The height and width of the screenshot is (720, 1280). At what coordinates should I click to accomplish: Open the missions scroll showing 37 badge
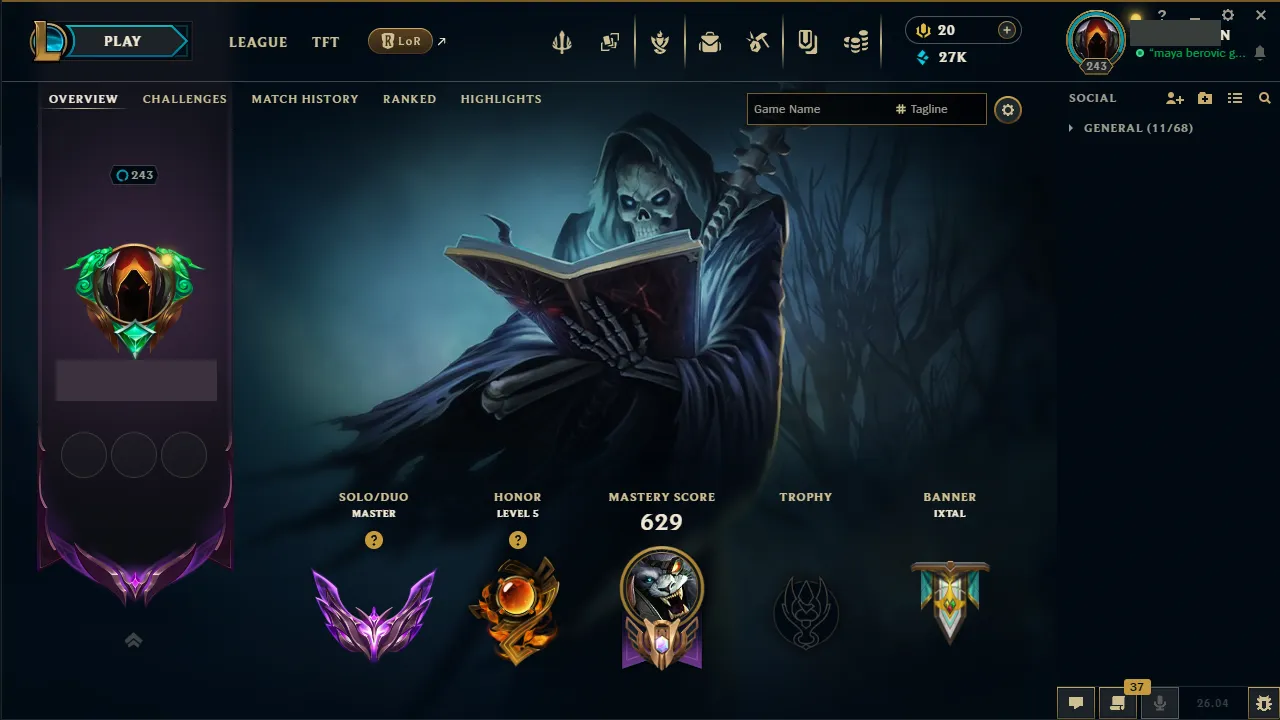point(1118,703)
